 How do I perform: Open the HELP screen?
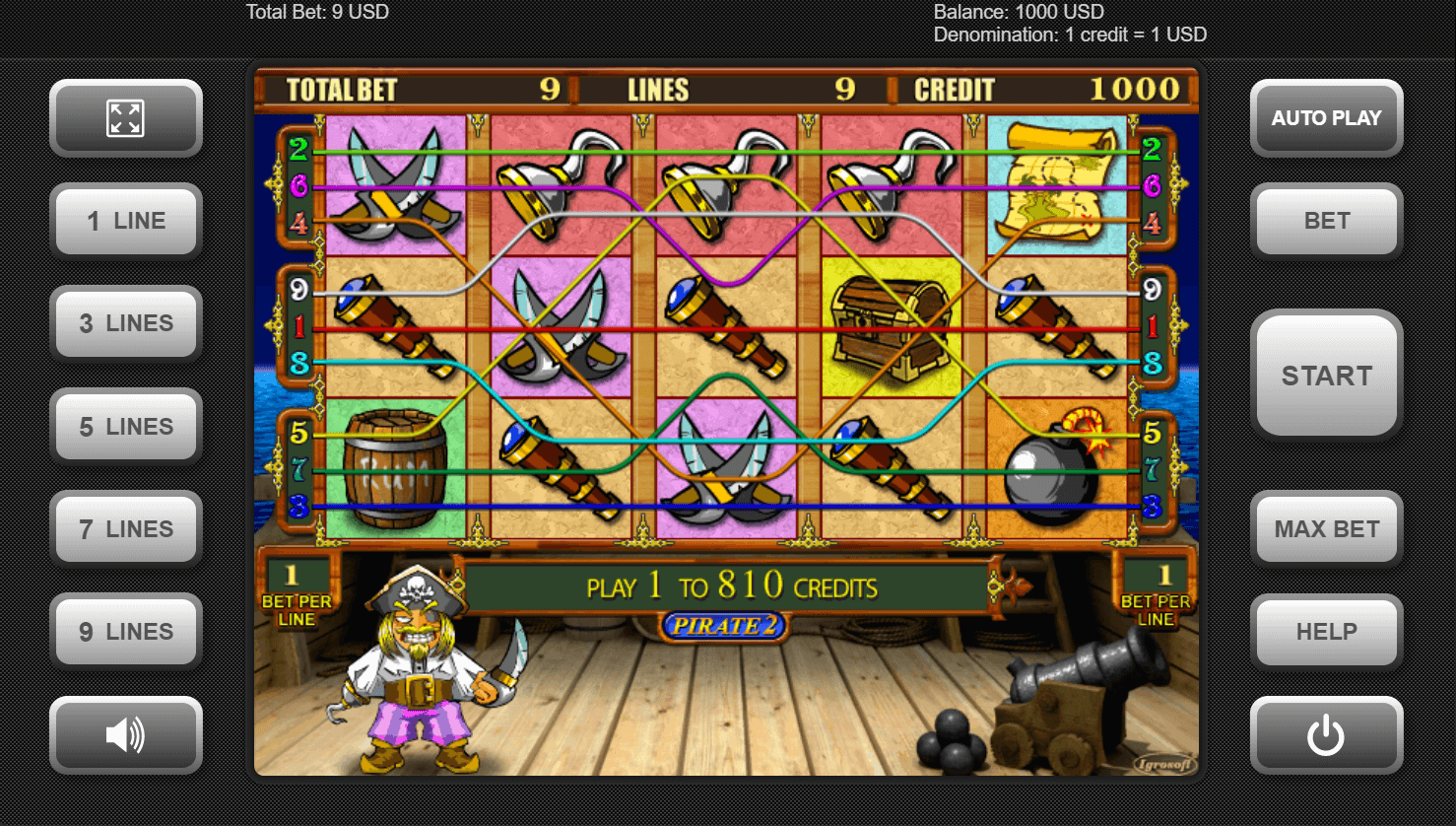[x=1326, y=632]
